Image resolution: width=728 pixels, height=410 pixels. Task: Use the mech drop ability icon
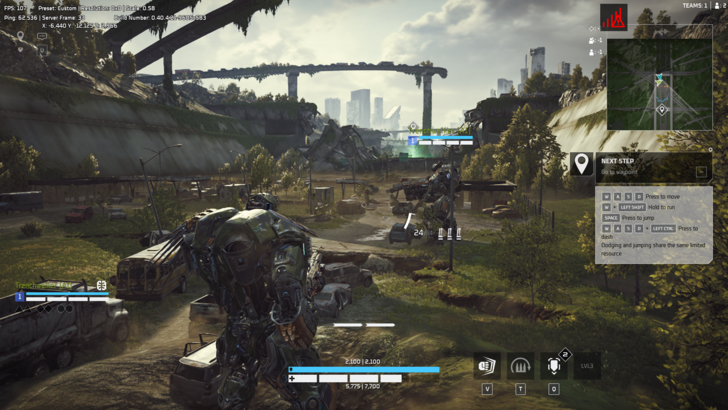click(x=553, y=365)
